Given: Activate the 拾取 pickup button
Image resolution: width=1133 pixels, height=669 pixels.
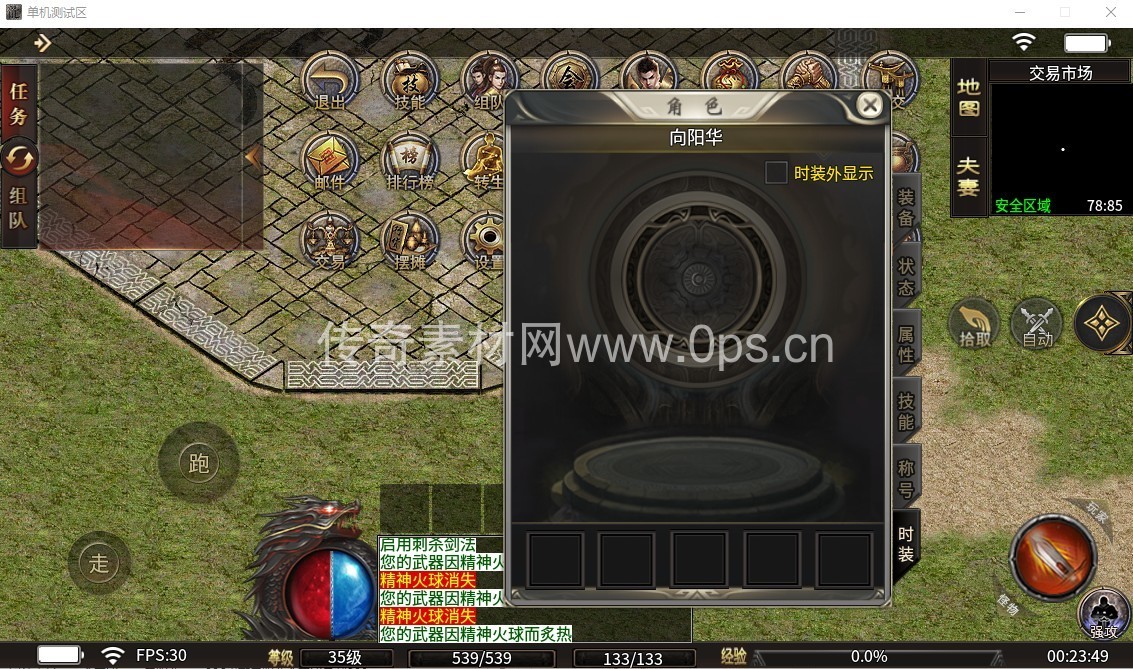Looking at the screenshot, I should click(974, 324).
